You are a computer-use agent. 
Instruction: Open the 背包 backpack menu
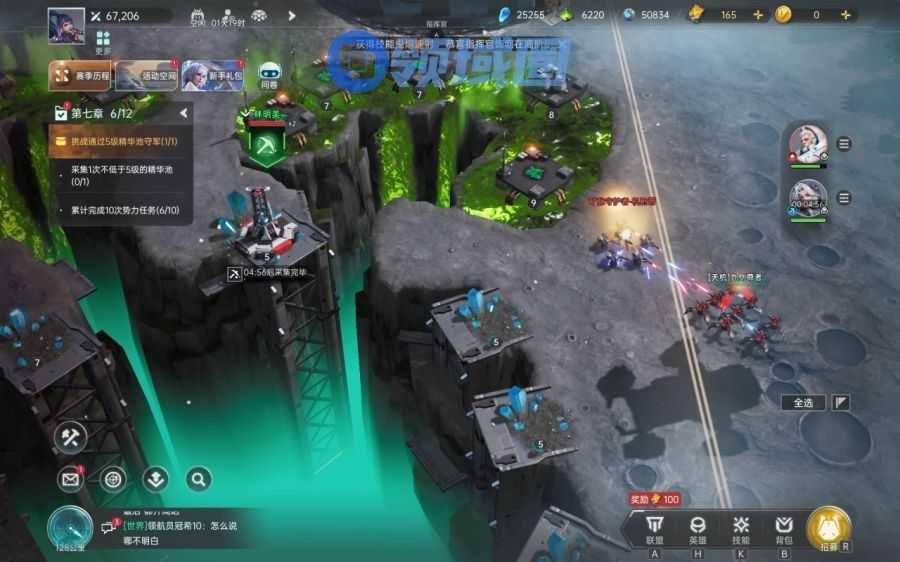[784, 529]
